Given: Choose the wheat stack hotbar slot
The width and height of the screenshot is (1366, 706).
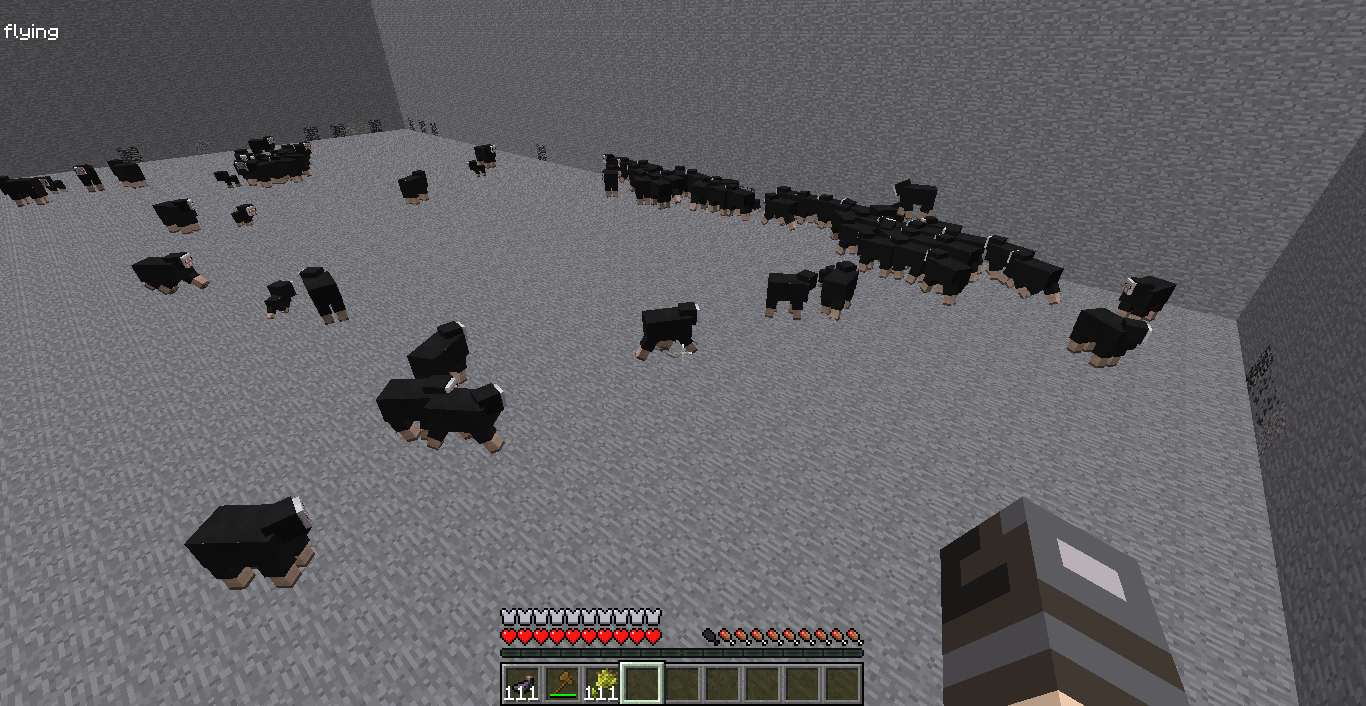Looking at the screenshot, I should pyautogui.click(x=601, y=683).
